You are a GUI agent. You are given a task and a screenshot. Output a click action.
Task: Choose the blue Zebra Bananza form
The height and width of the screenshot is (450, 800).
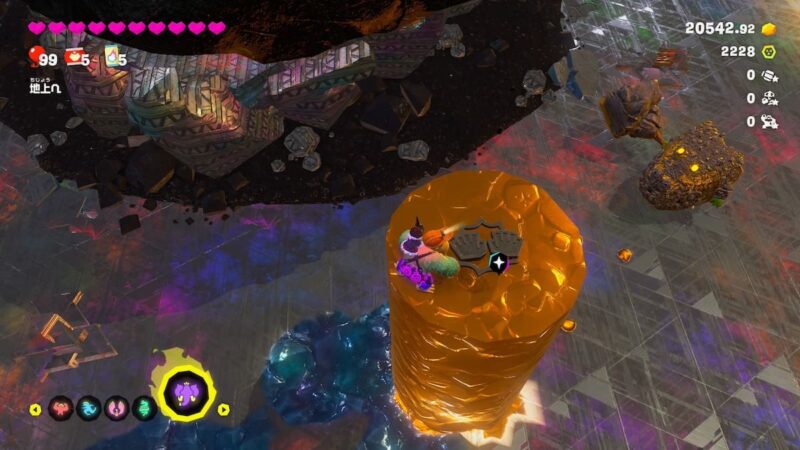pyautogui.click(x=89, y=408)
